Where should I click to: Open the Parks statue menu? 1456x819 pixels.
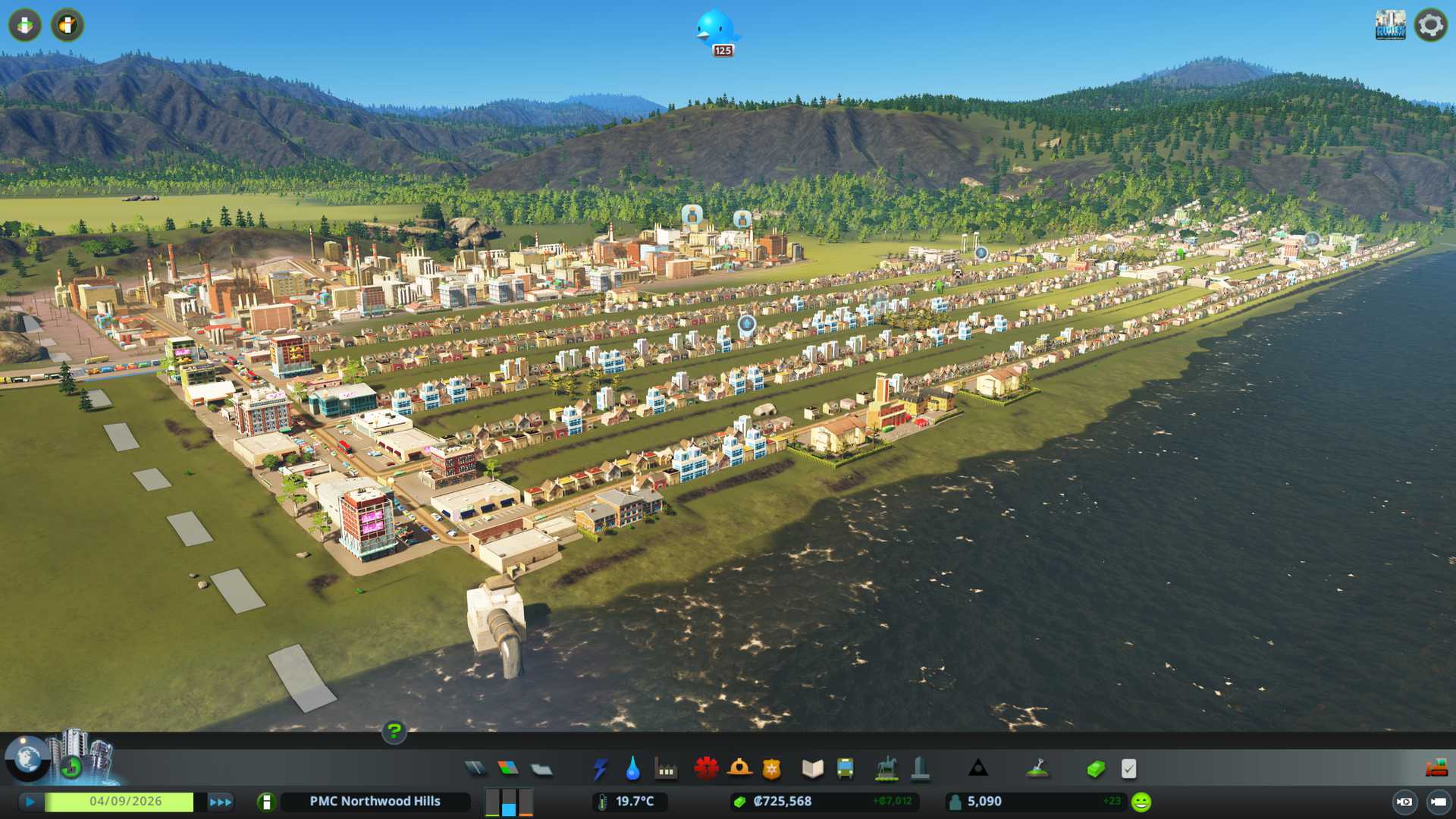pos(886,769)
